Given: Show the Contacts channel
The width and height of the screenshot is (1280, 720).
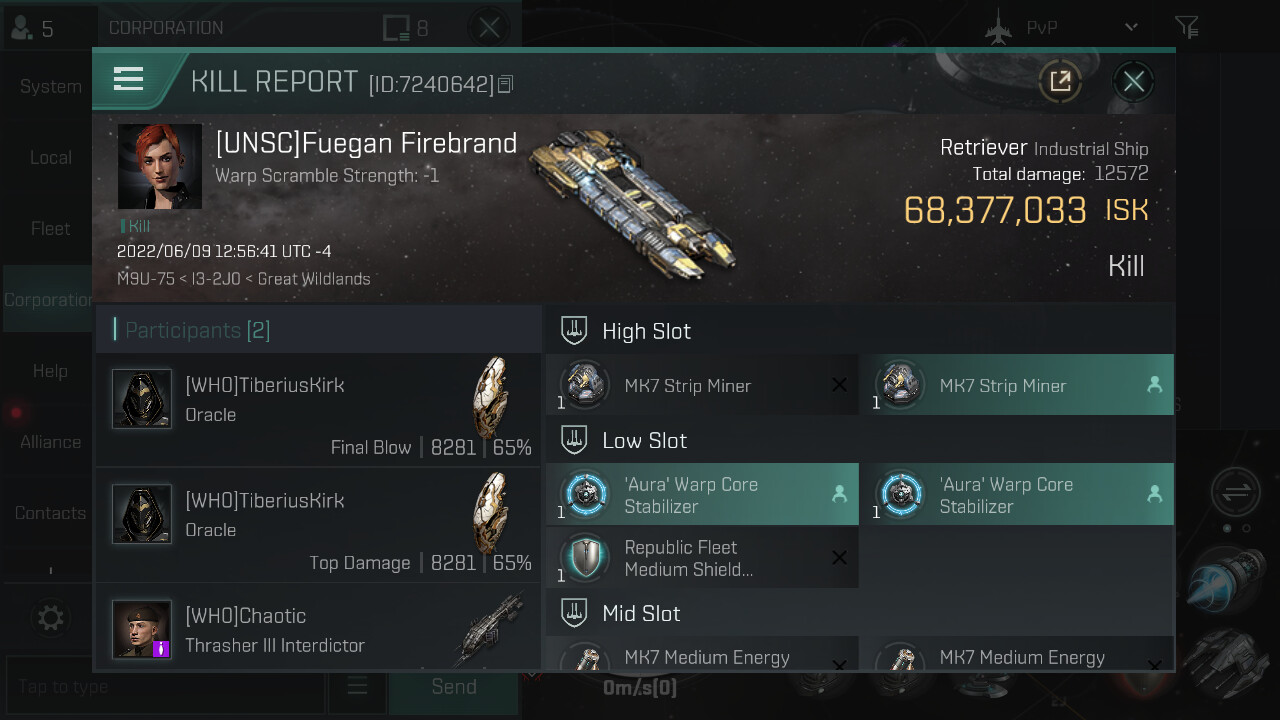Looking at the screenshot, I should click(x=50, y=513).
